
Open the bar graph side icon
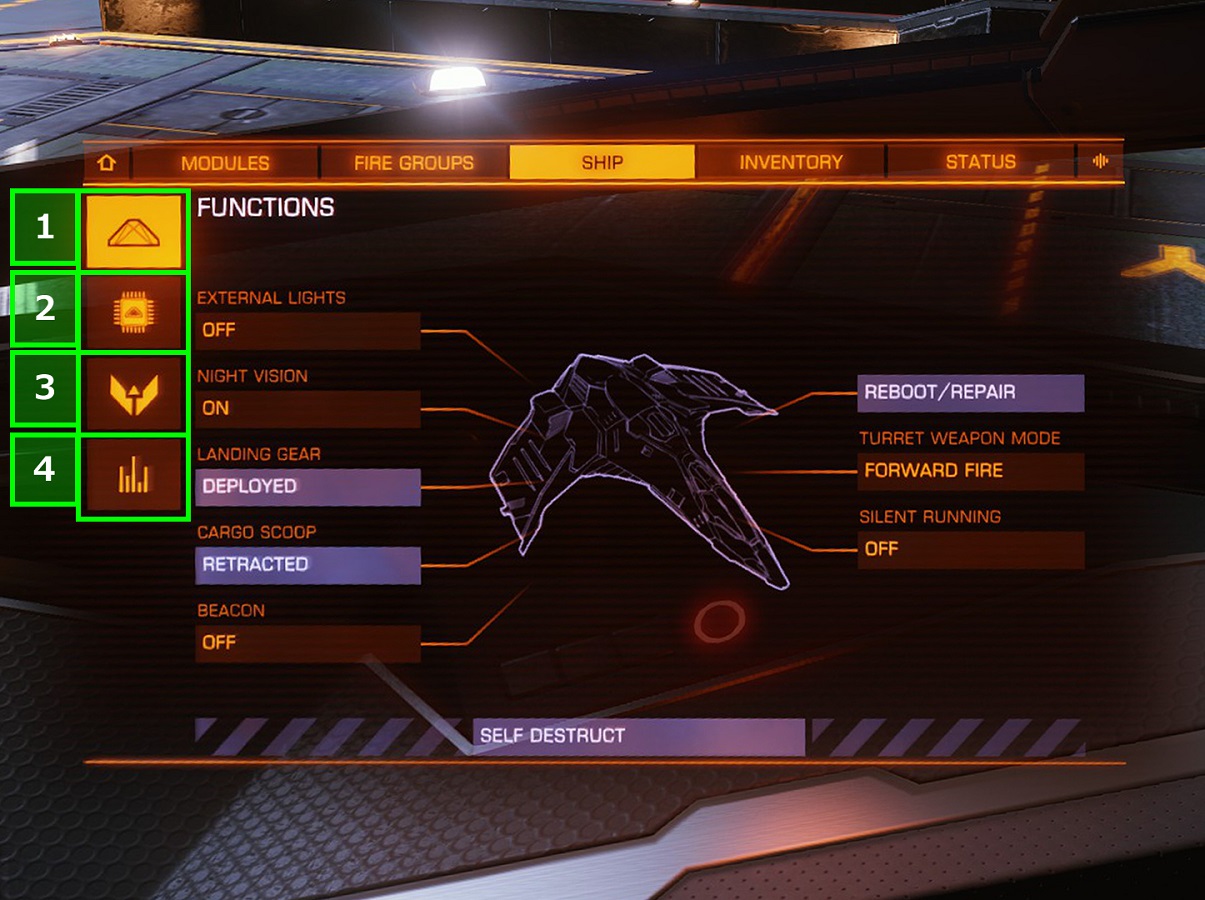(134, 478)
